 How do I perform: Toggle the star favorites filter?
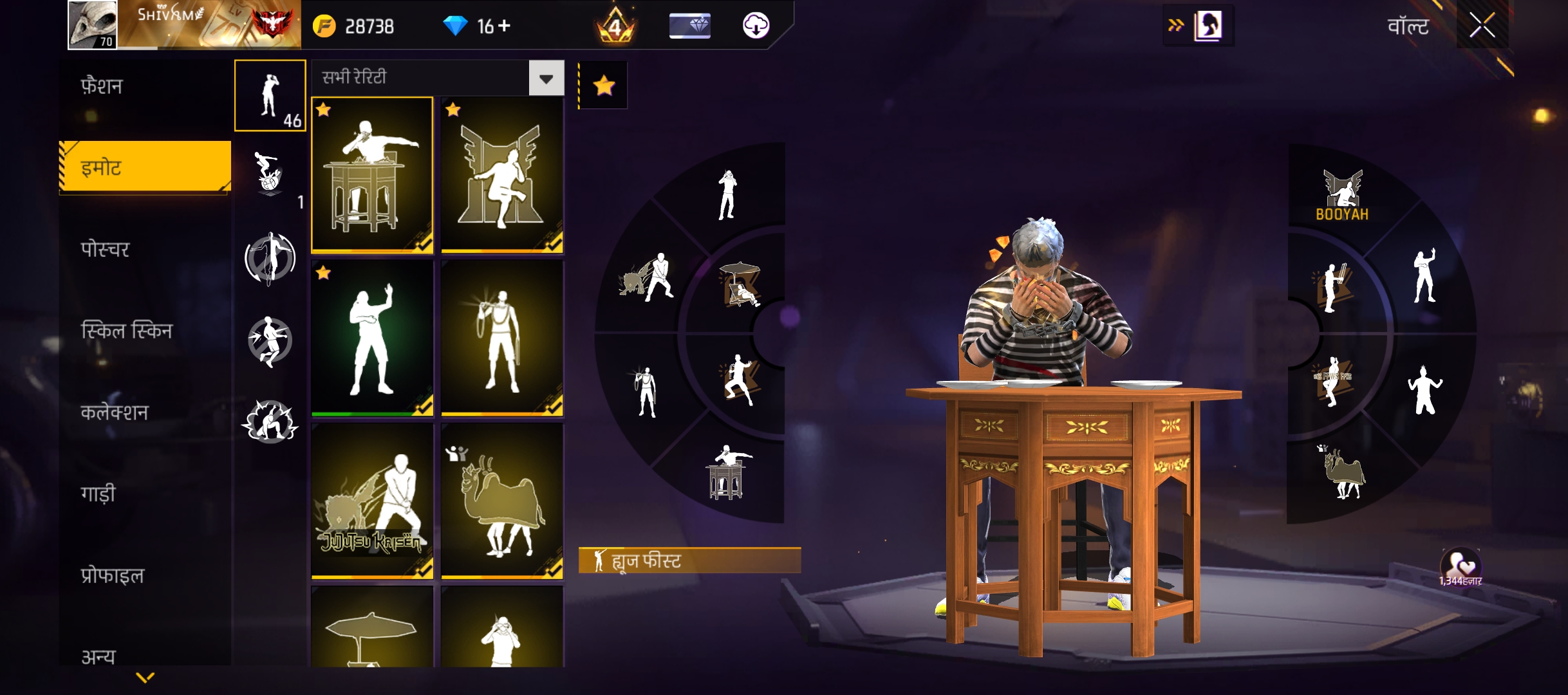coord(604,86)
